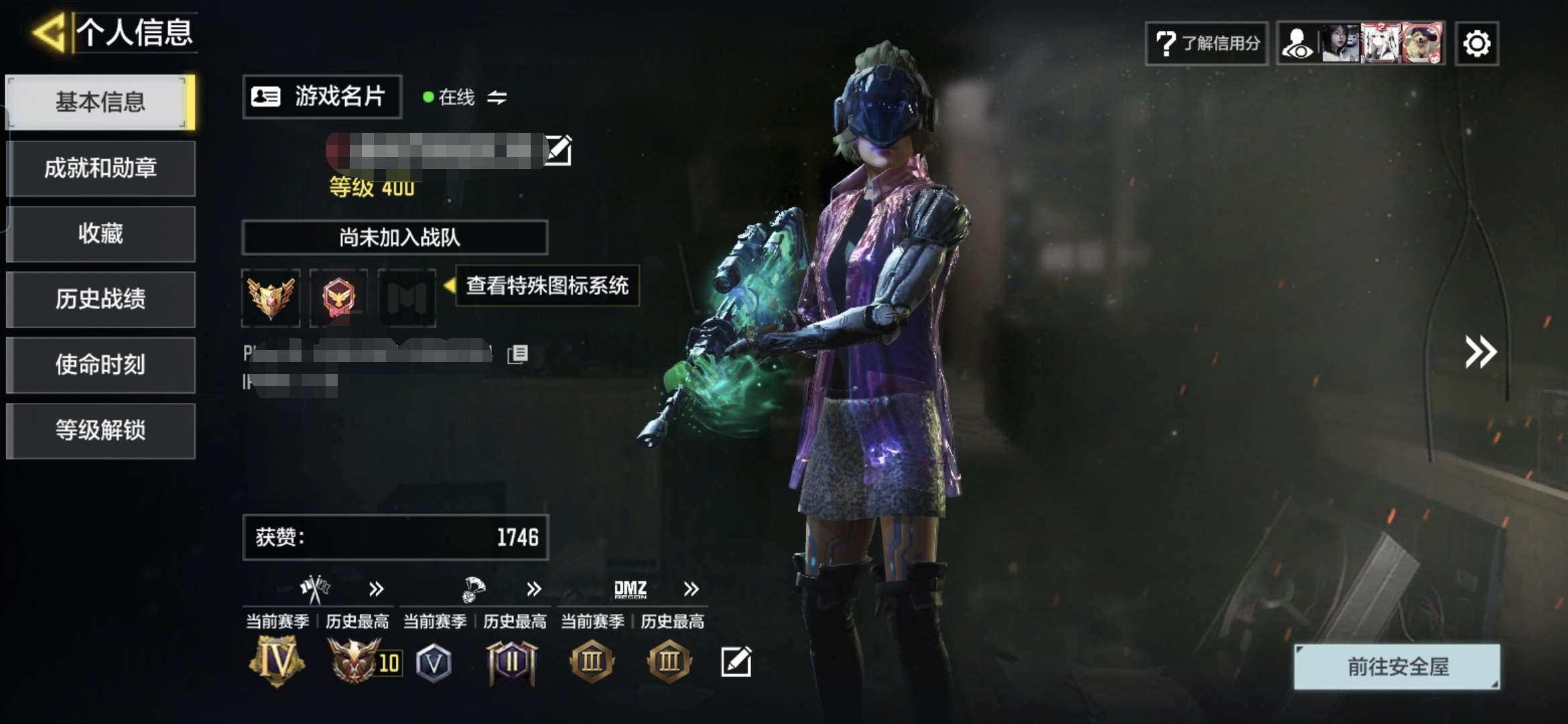Open the 游戏名片 card
1568x724 pixels.
(322, 97)
